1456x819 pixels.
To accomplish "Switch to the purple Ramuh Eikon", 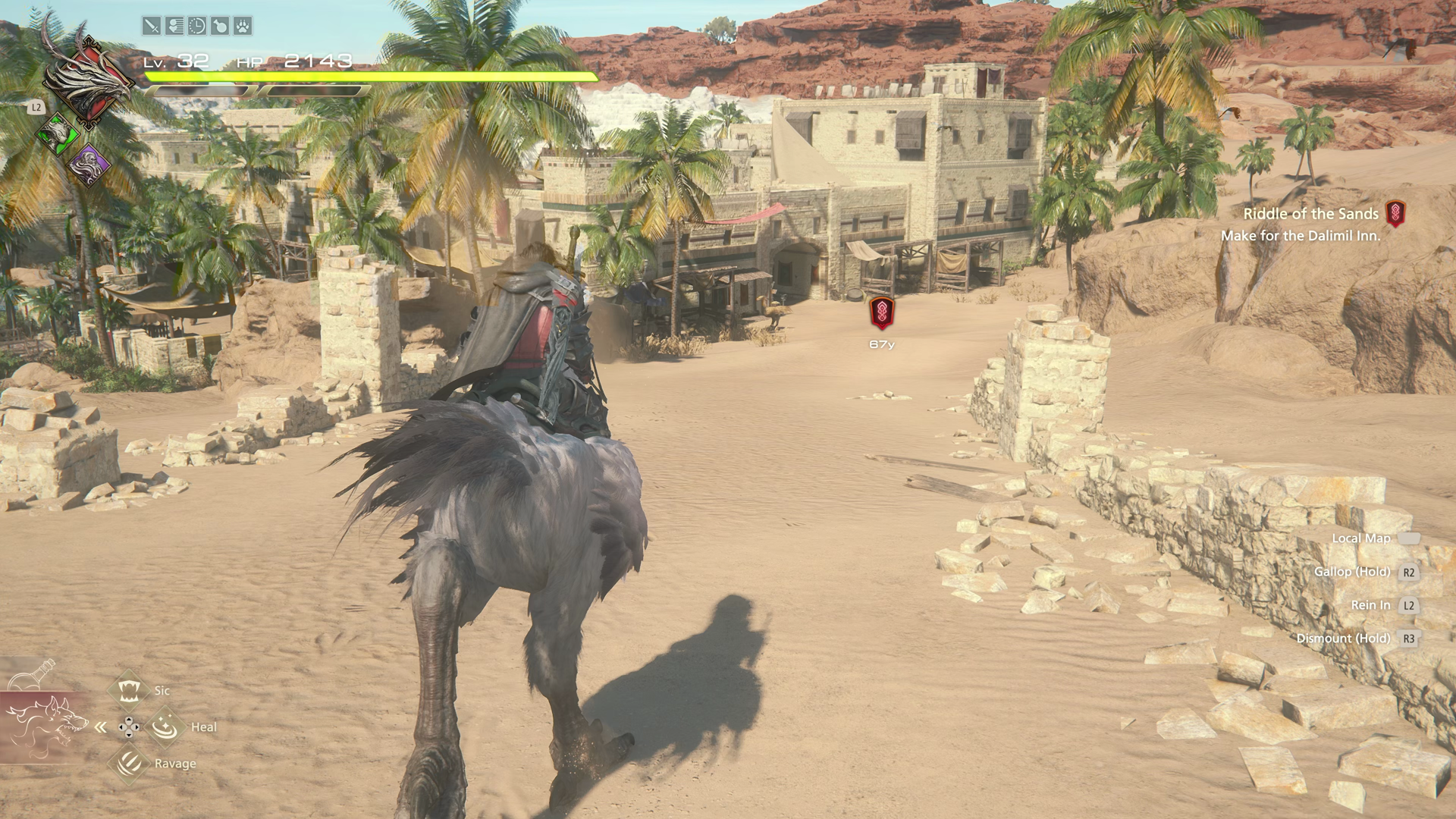I will [89, 165].
